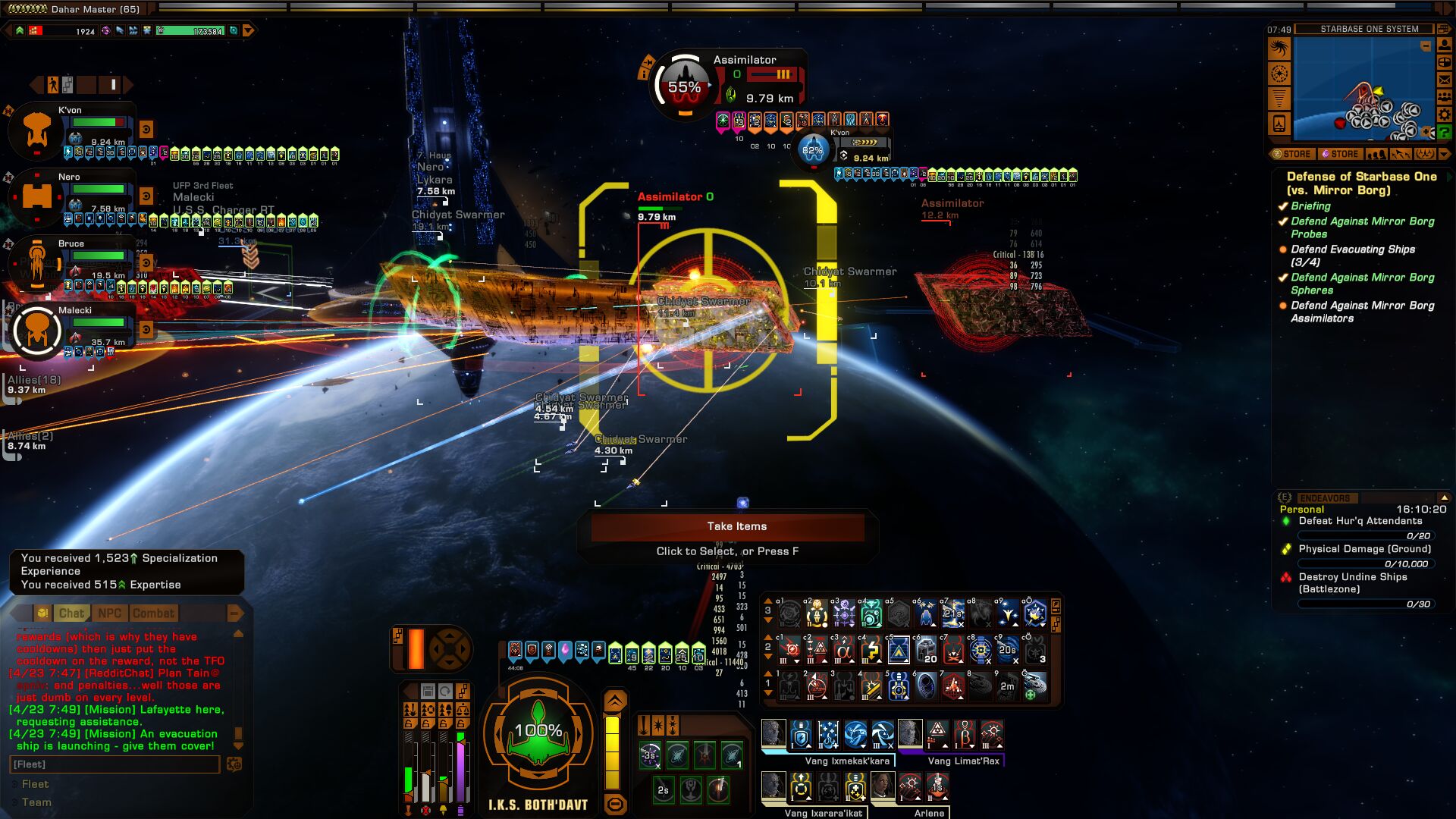Open the gear settings icon

point(1444,115)
